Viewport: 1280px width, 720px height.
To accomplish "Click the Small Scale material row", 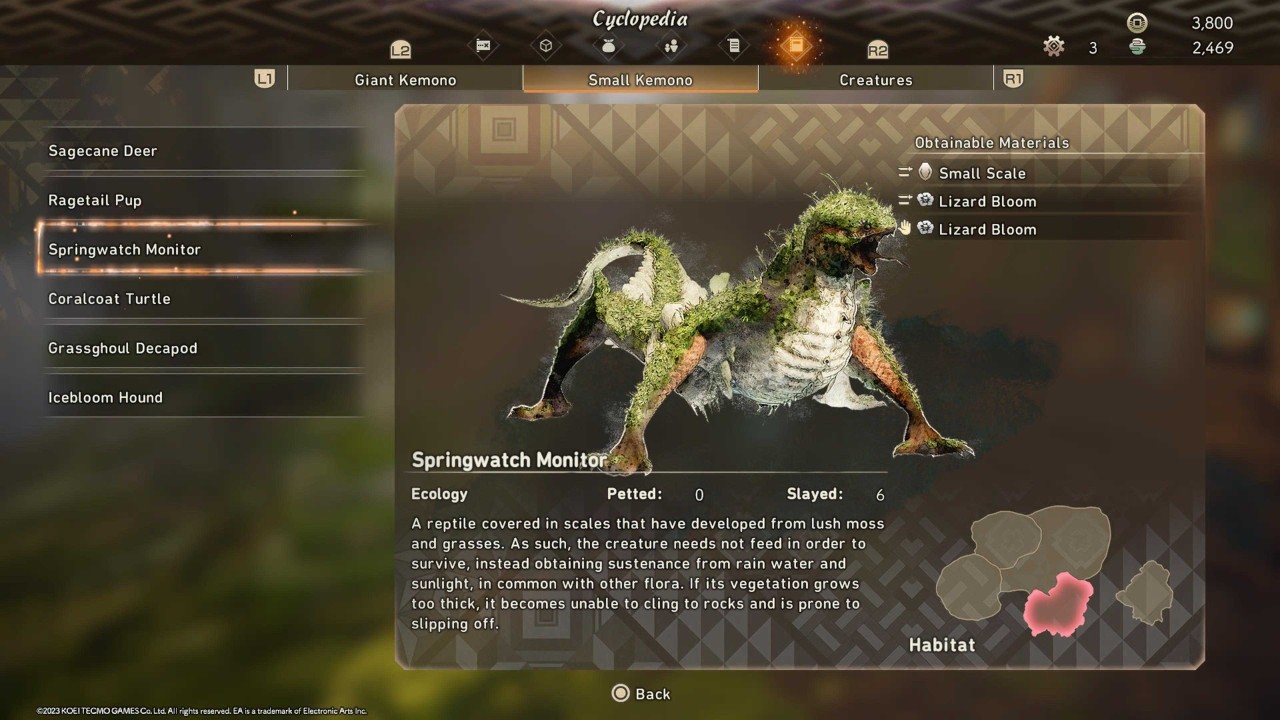I will [x=982, y=173].
